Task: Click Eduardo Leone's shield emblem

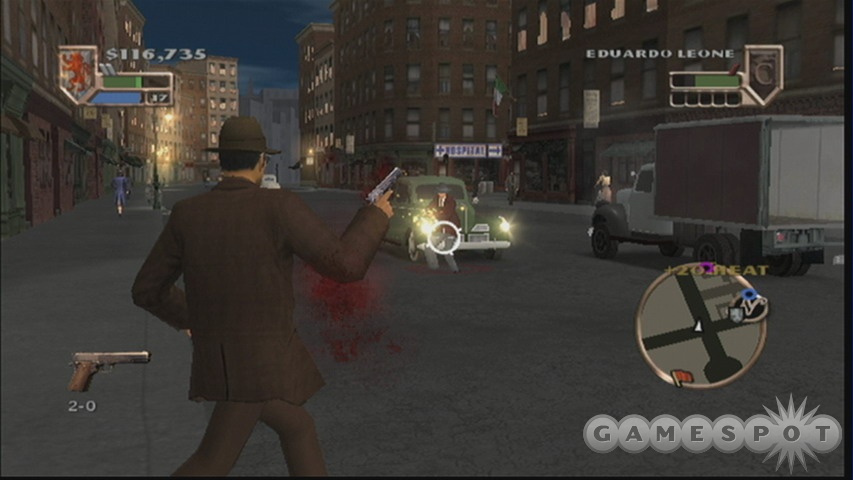Action: [x=762, y=73]
